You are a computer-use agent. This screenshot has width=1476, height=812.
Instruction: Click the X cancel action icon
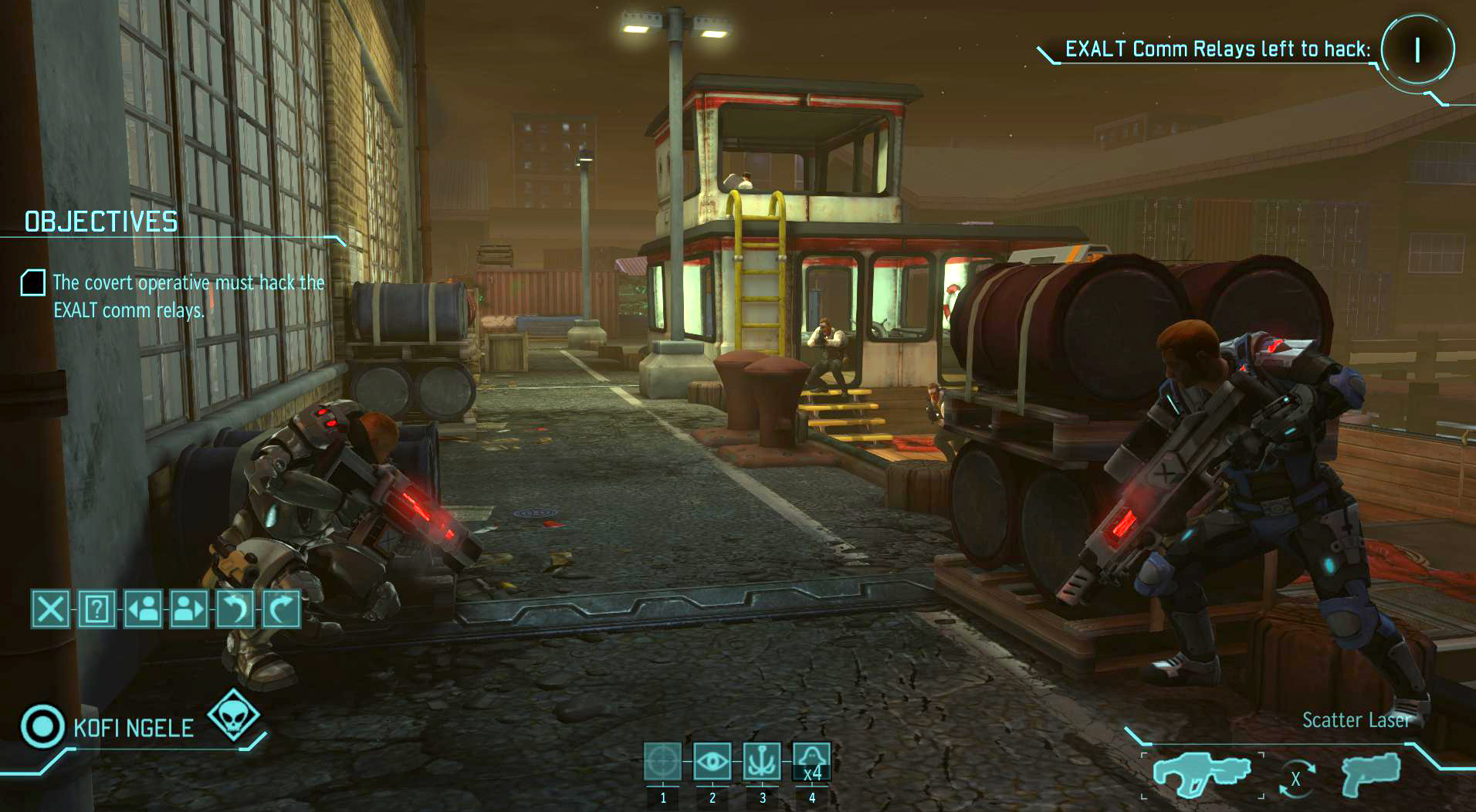pos(49,610)
